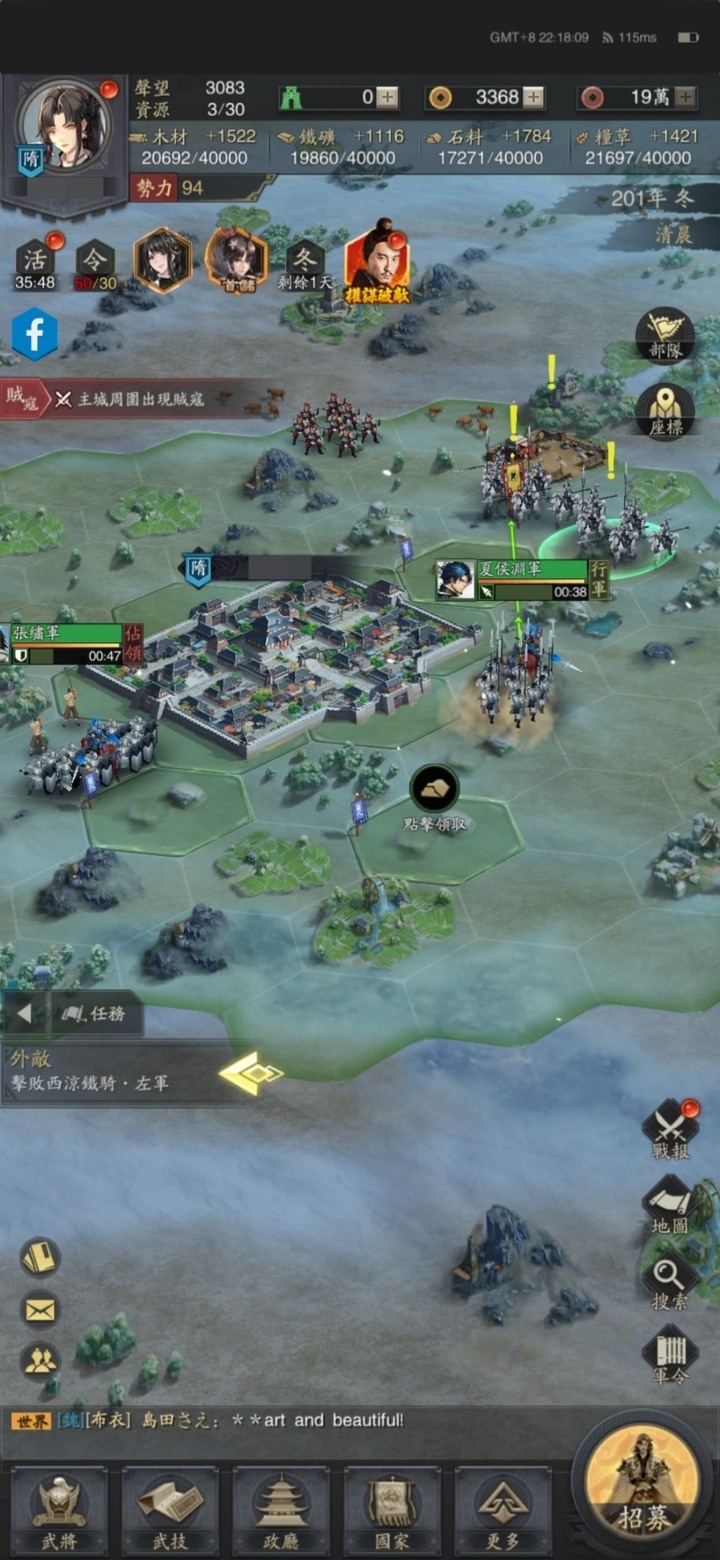
Task: Open the 政廳 government hall
Action: click(x=281, y=1510)
